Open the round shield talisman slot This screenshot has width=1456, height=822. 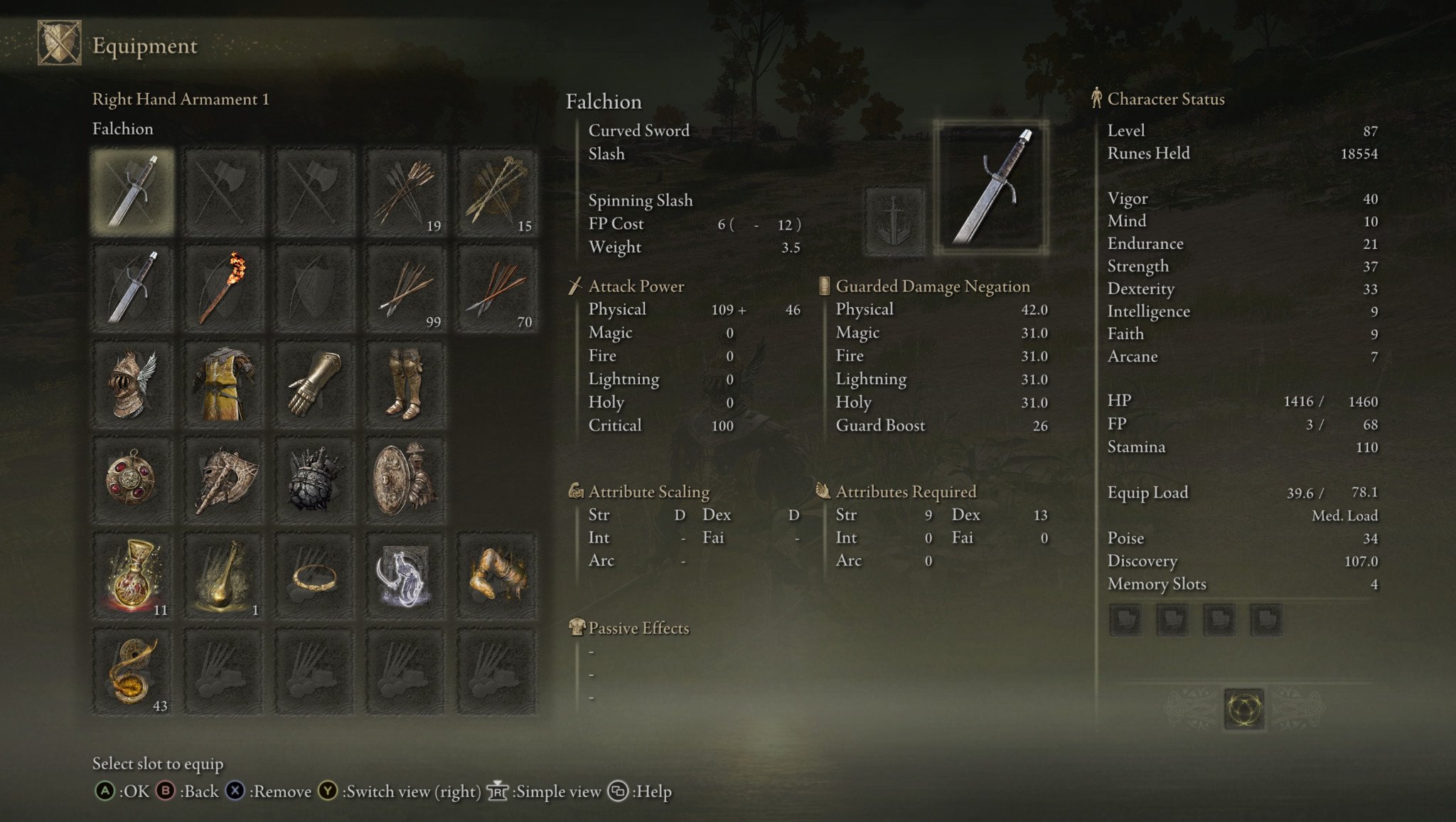point(406,481)
